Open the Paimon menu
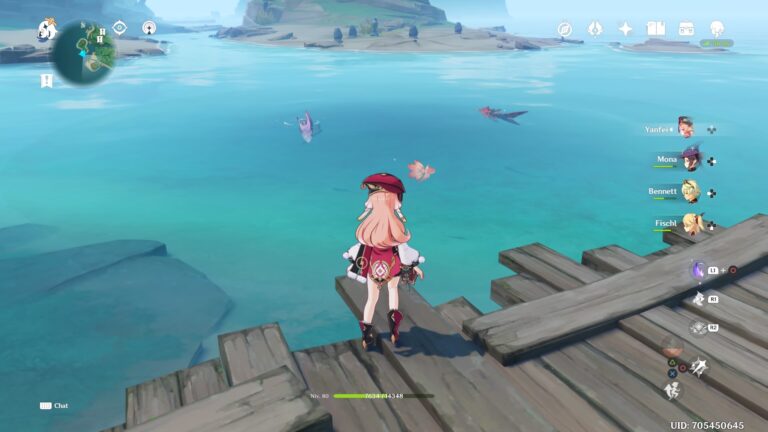The height and width of the screenshot is (432, 768). 46,30
